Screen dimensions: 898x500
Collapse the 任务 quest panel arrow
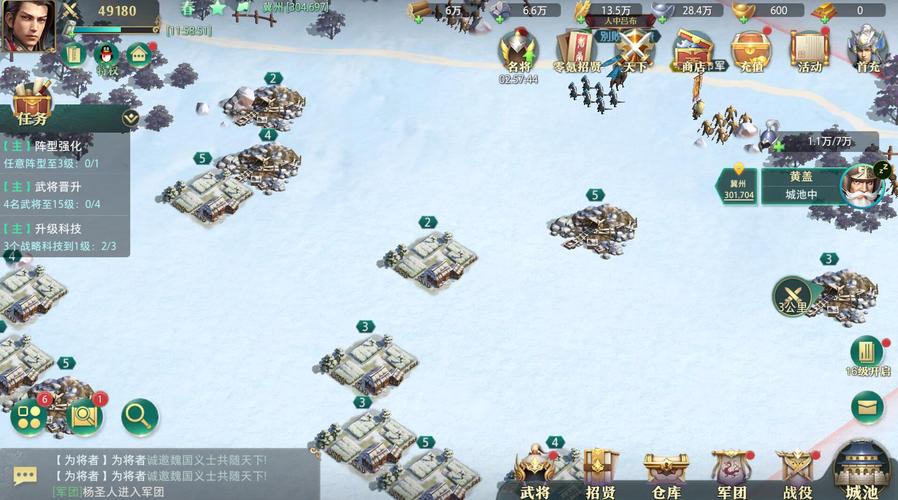[x=129, y=117]
